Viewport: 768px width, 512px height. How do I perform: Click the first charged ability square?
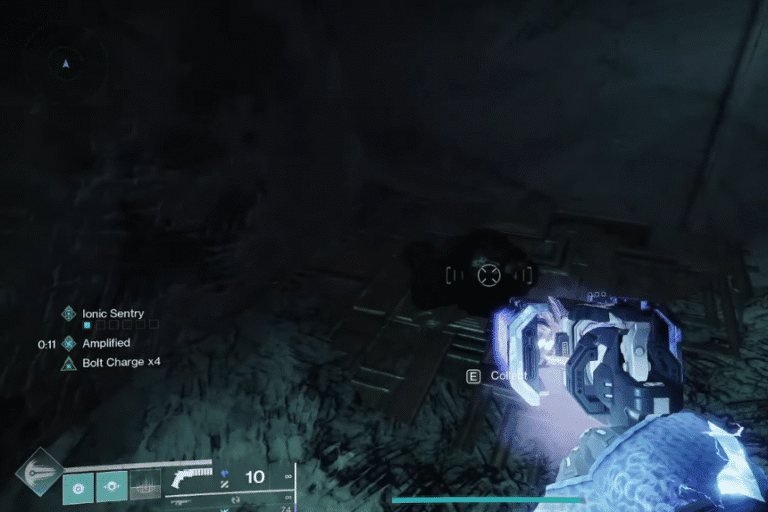[x=78, y=486]
